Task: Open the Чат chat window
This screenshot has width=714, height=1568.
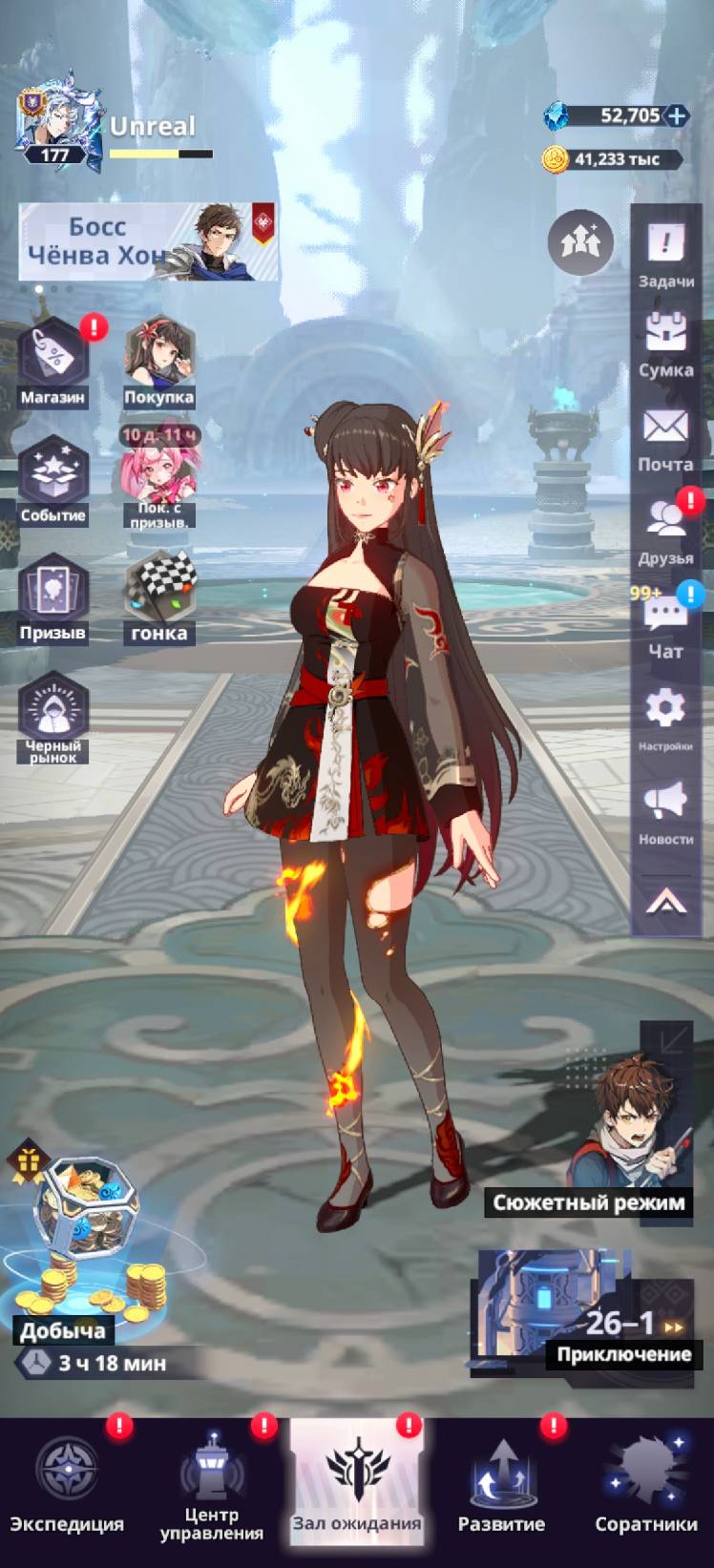Action: (x=665, y=624)
